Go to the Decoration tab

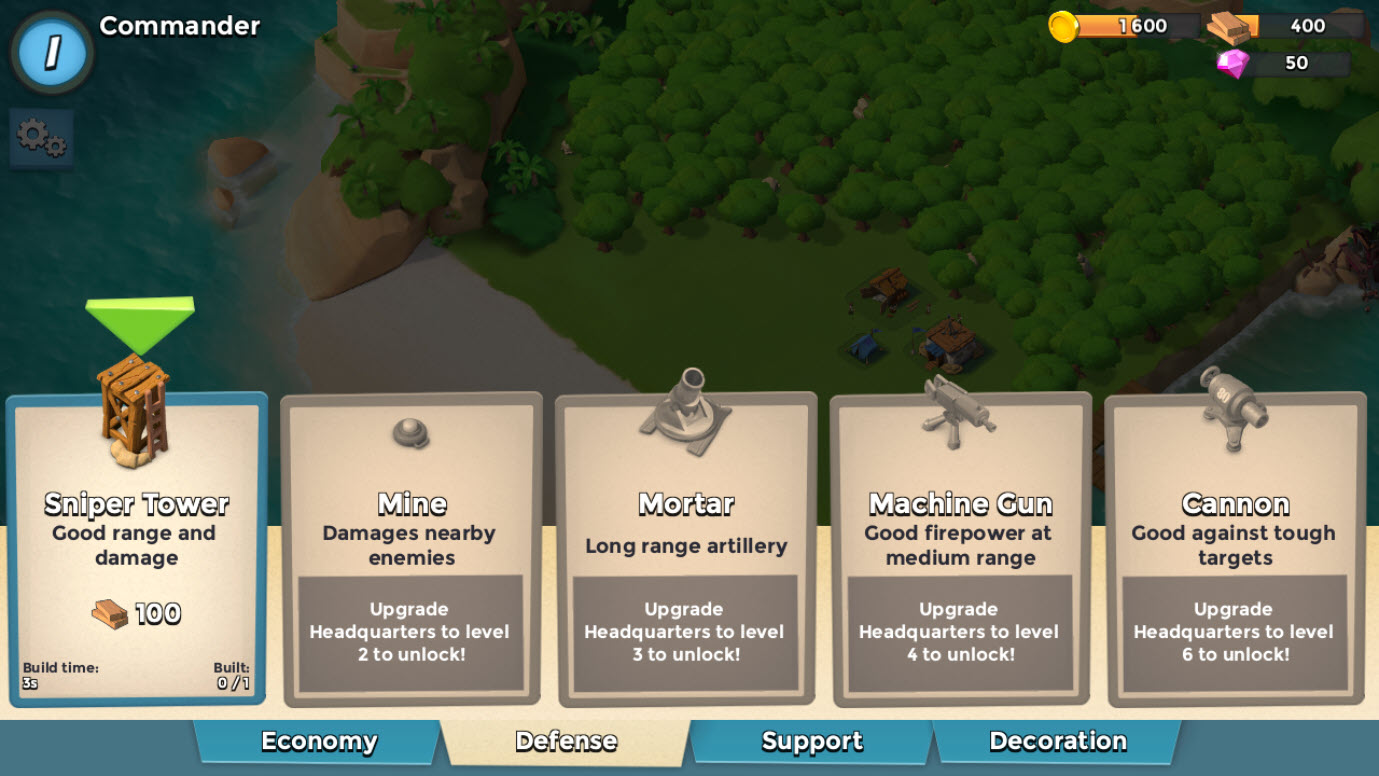coord(1057,742)
